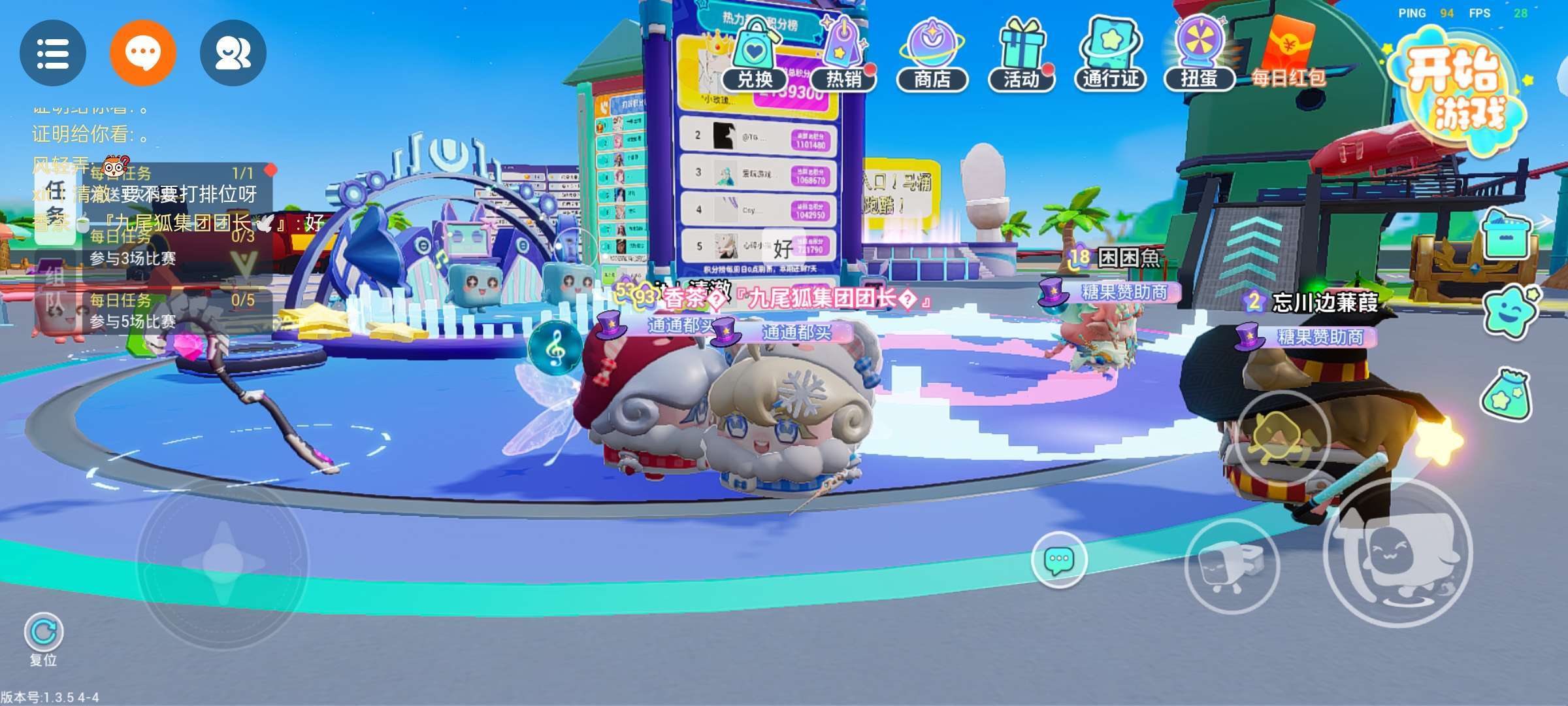Open the 热销 hot sales shop
The width and height of the screenshot is (1568, 706).
coord(843,55)
